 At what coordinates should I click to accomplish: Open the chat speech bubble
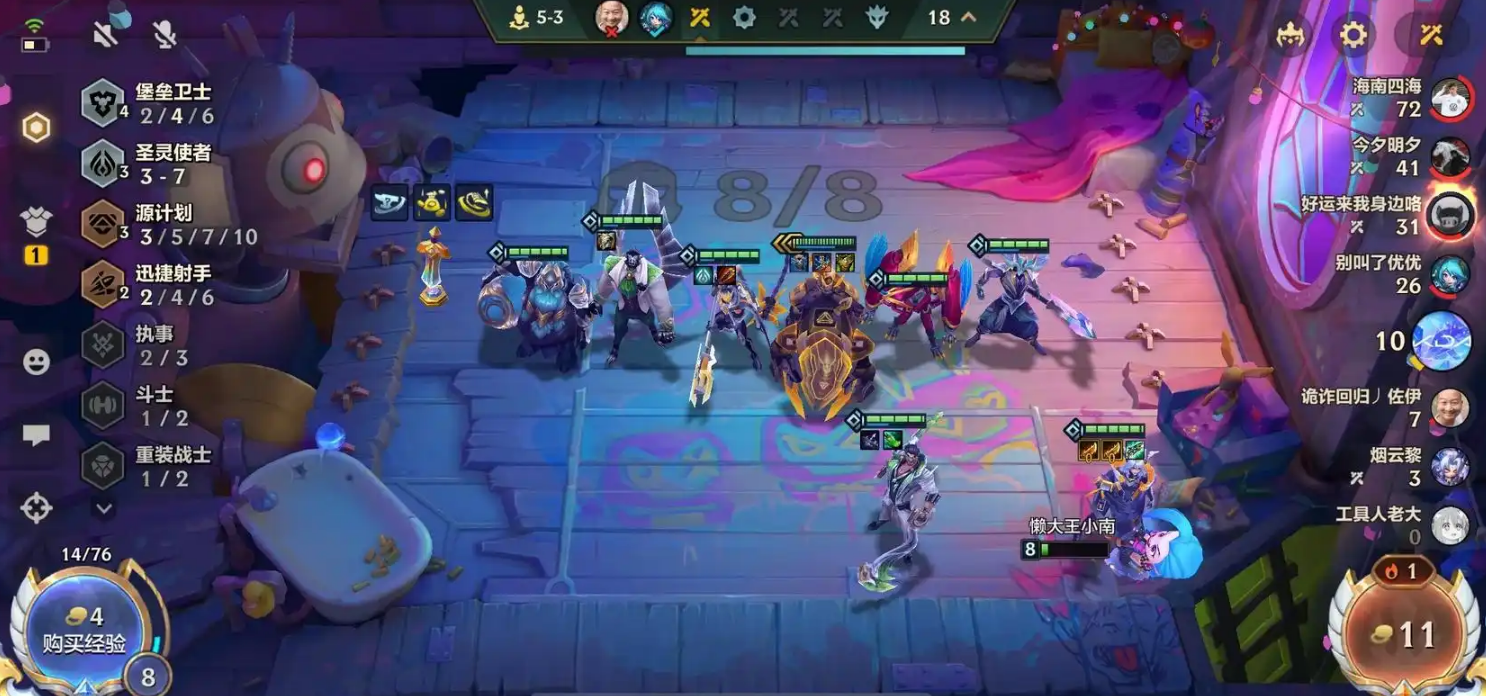click(36, 435)
